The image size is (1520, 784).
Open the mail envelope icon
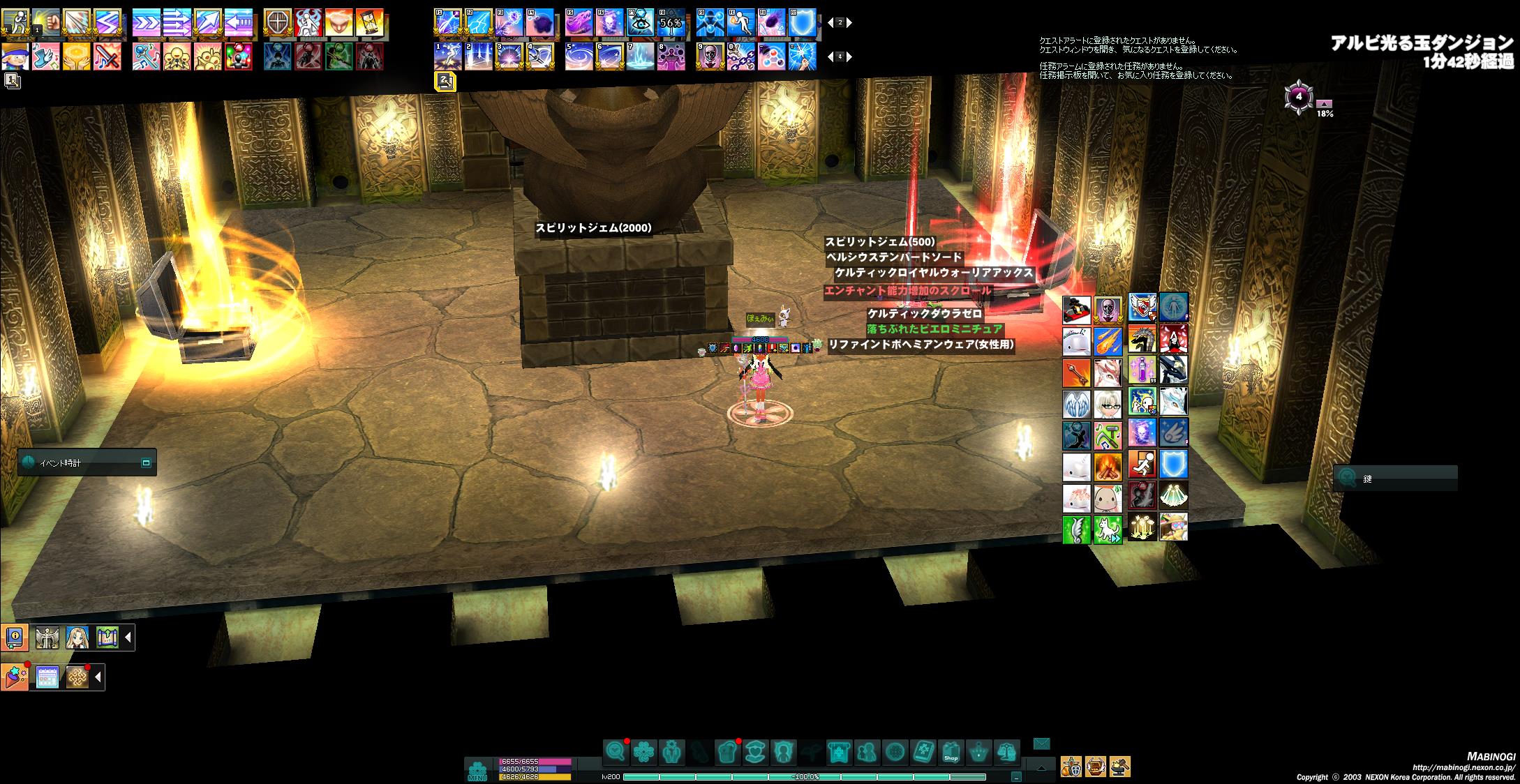pos(1041,744)
